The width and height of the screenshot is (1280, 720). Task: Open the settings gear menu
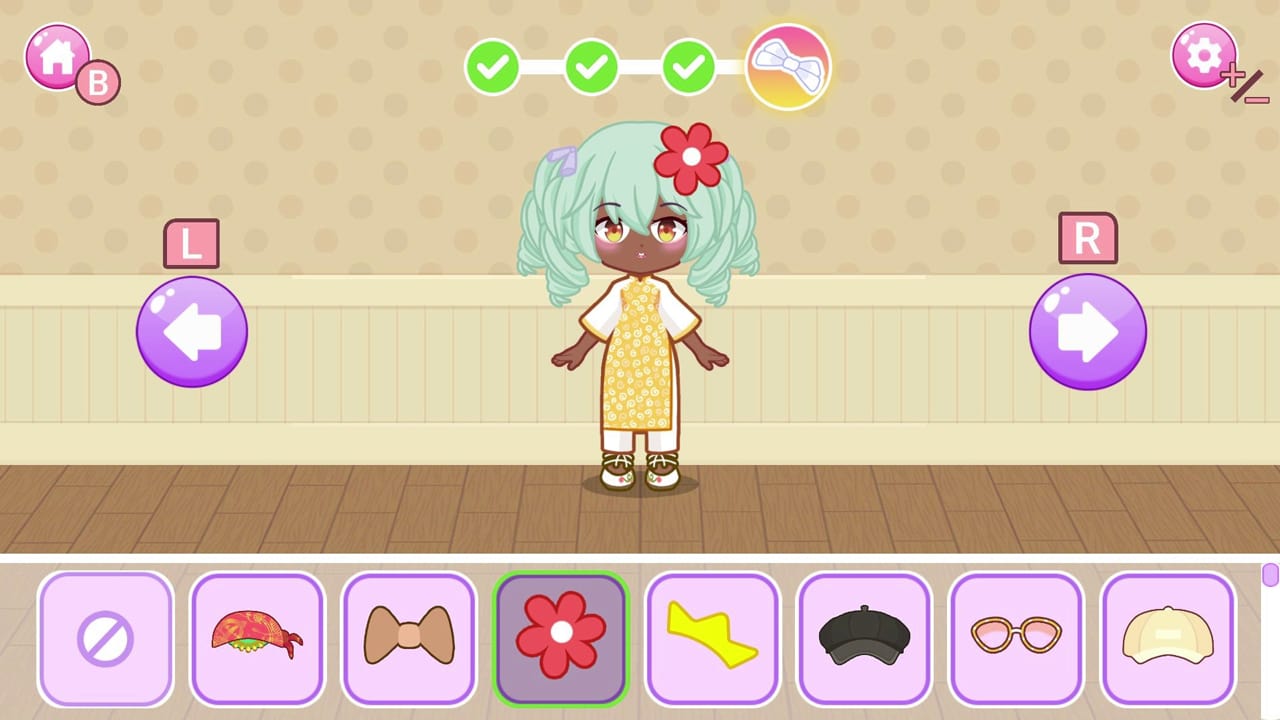(1204, 55)
